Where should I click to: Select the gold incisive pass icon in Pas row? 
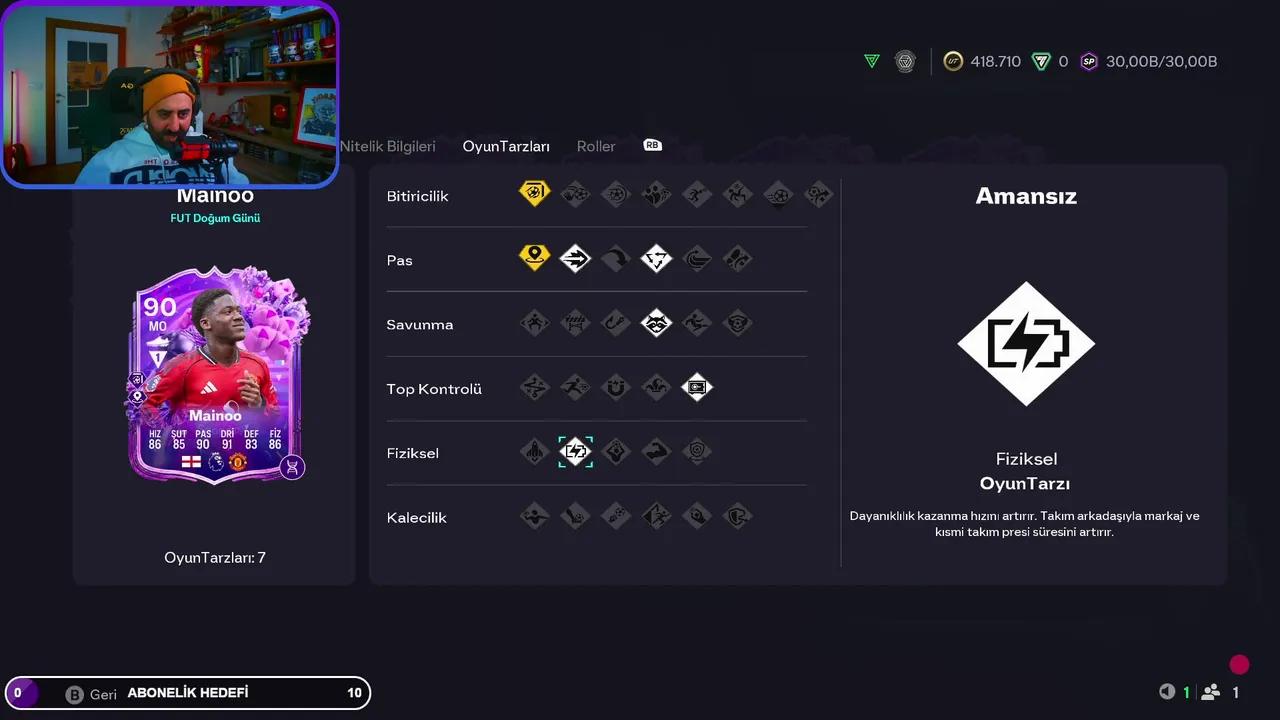click(x=534, y=257)
